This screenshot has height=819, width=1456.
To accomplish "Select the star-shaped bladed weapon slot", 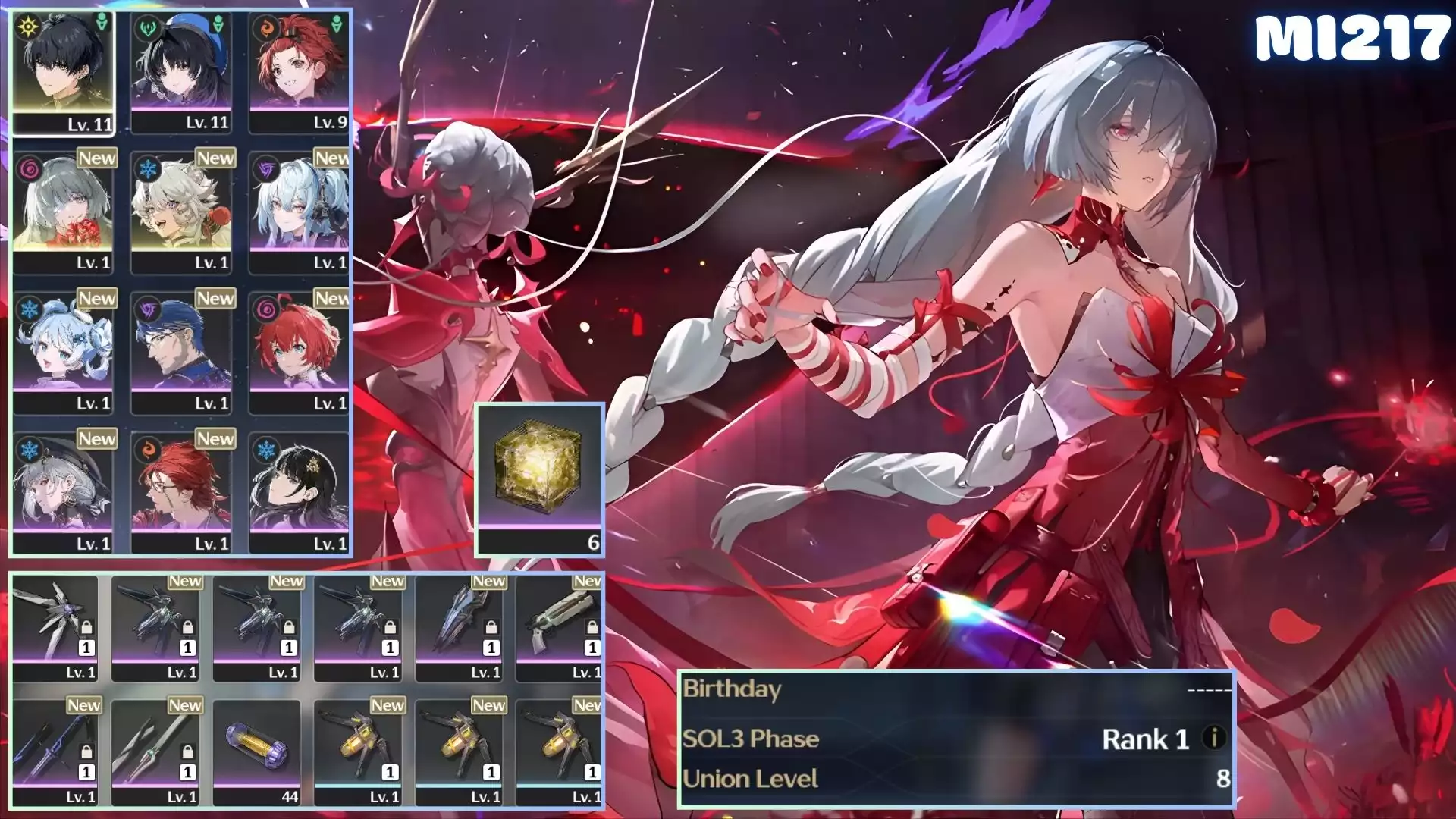I will tap(55, 628).
